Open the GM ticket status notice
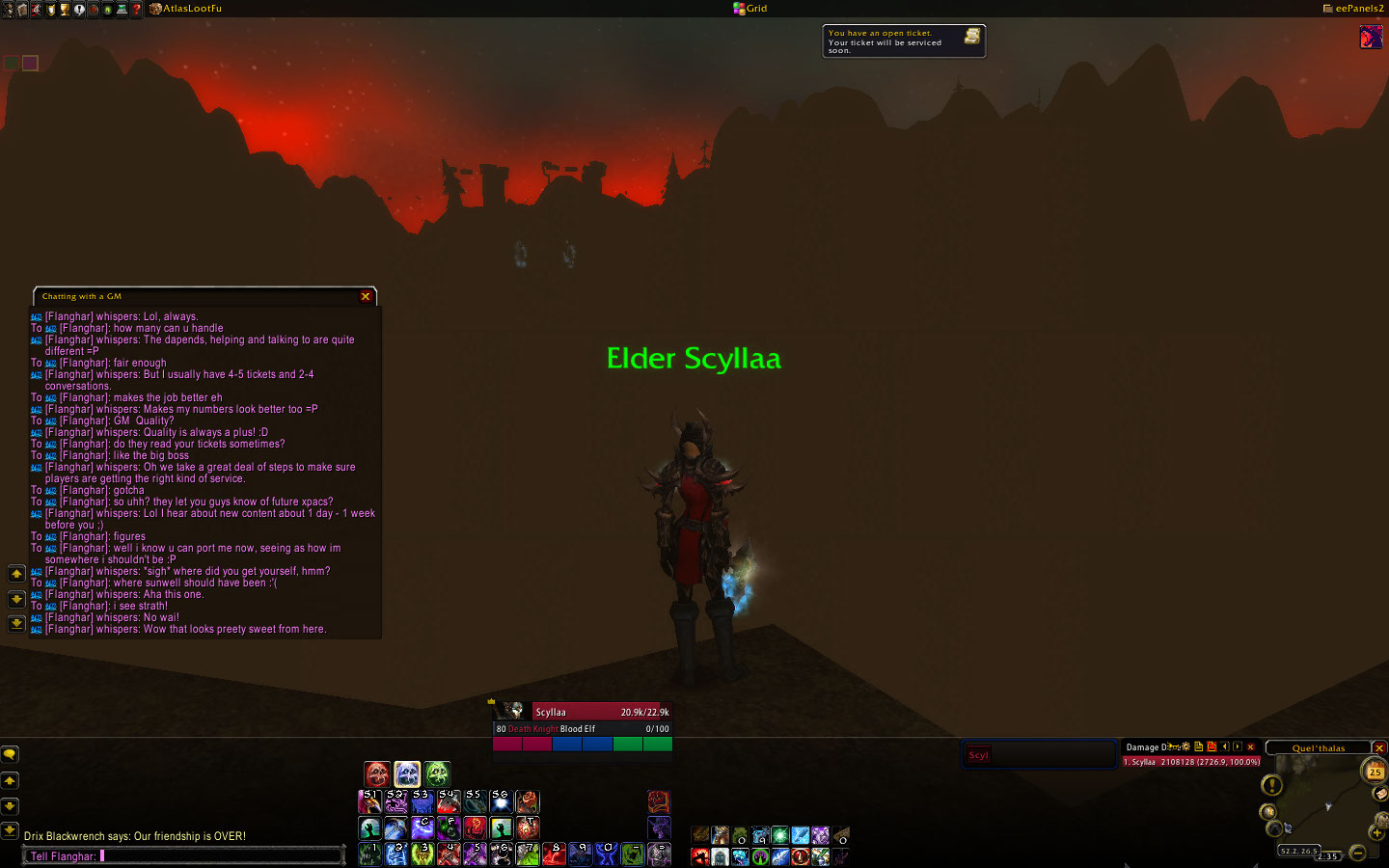This screenshot has height=868, width=1389. 903,41
